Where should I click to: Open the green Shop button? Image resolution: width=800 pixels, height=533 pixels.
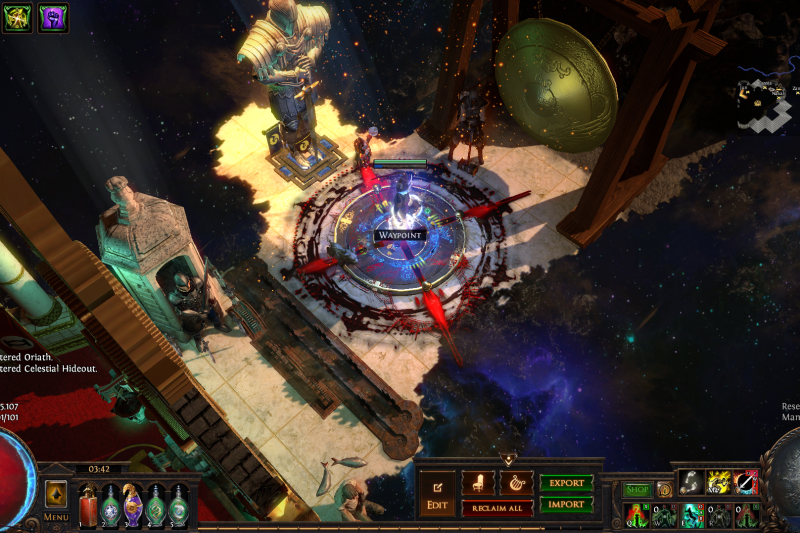coord(637,490)
